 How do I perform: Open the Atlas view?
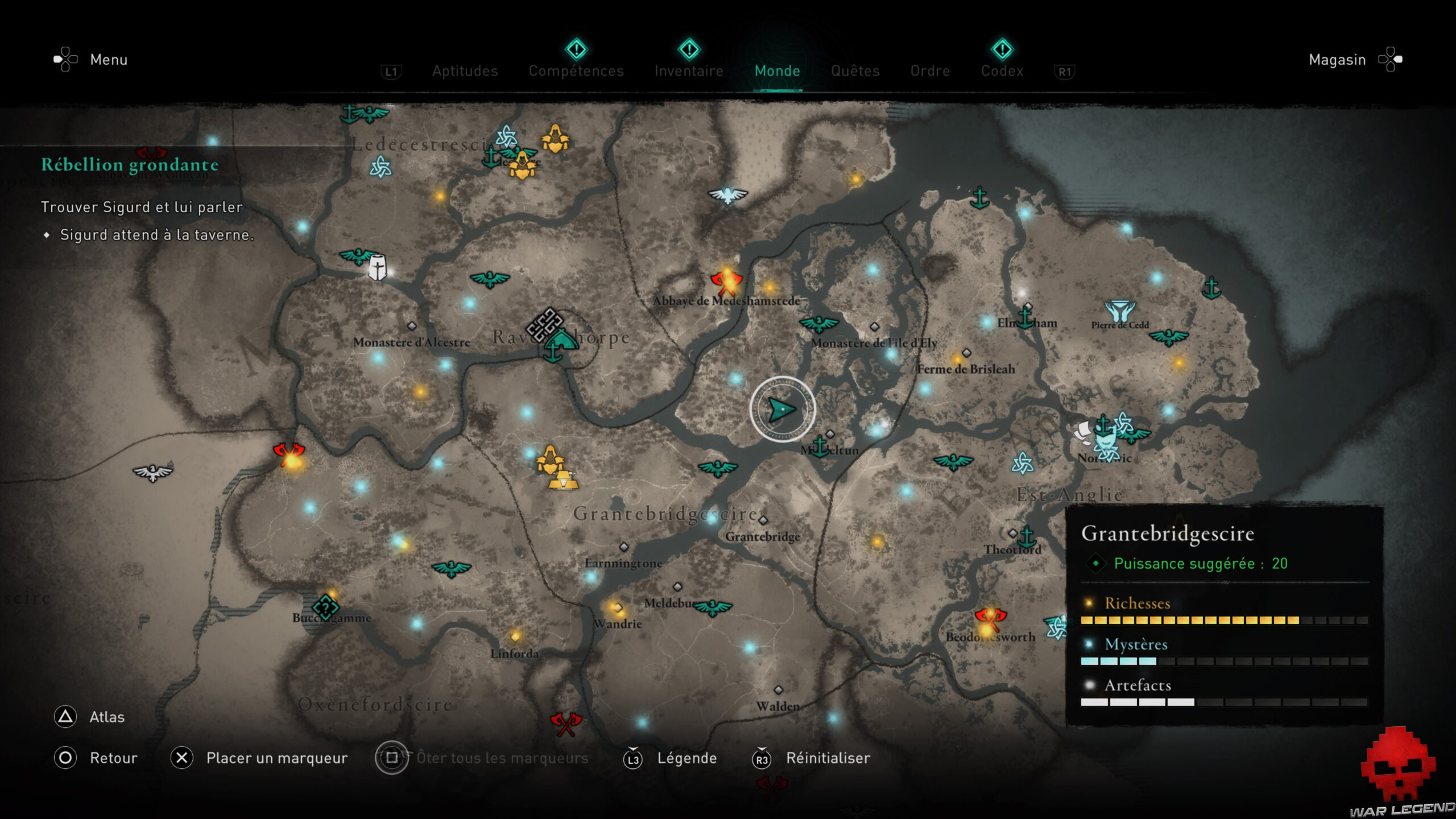coord(106,717)
